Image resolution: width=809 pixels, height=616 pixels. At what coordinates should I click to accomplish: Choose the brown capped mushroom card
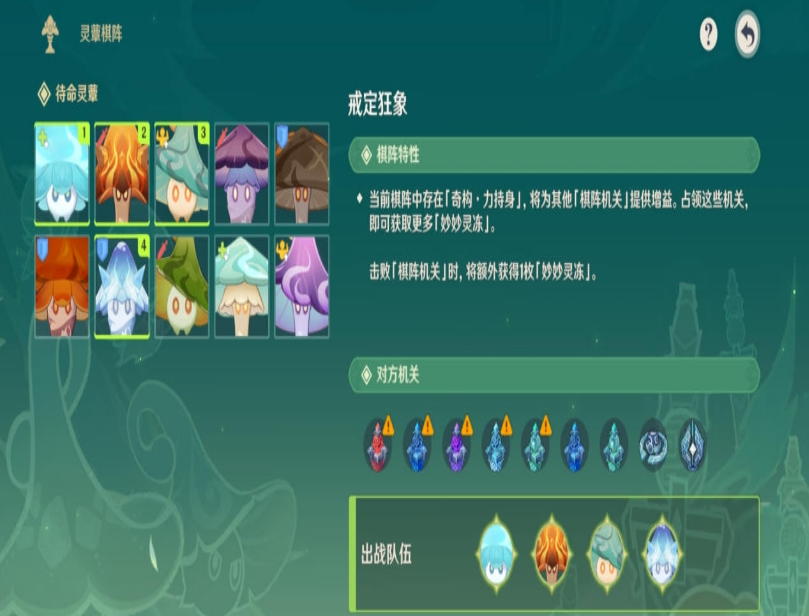point(302,174)
